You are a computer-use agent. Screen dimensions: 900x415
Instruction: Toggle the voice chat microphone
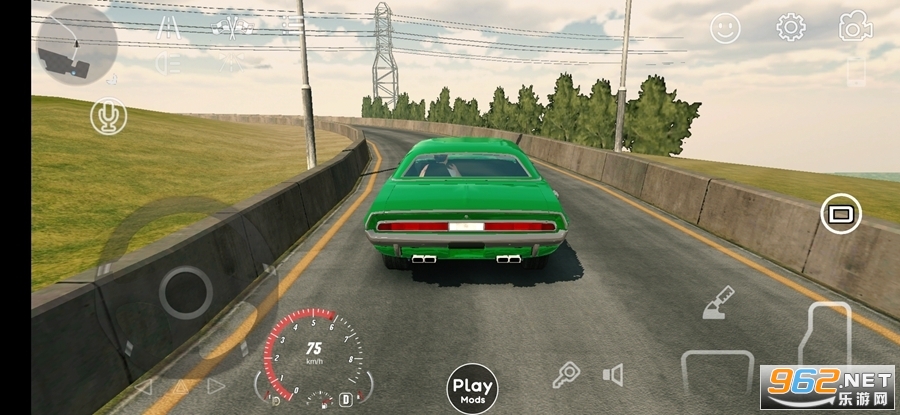pos(108,117)
